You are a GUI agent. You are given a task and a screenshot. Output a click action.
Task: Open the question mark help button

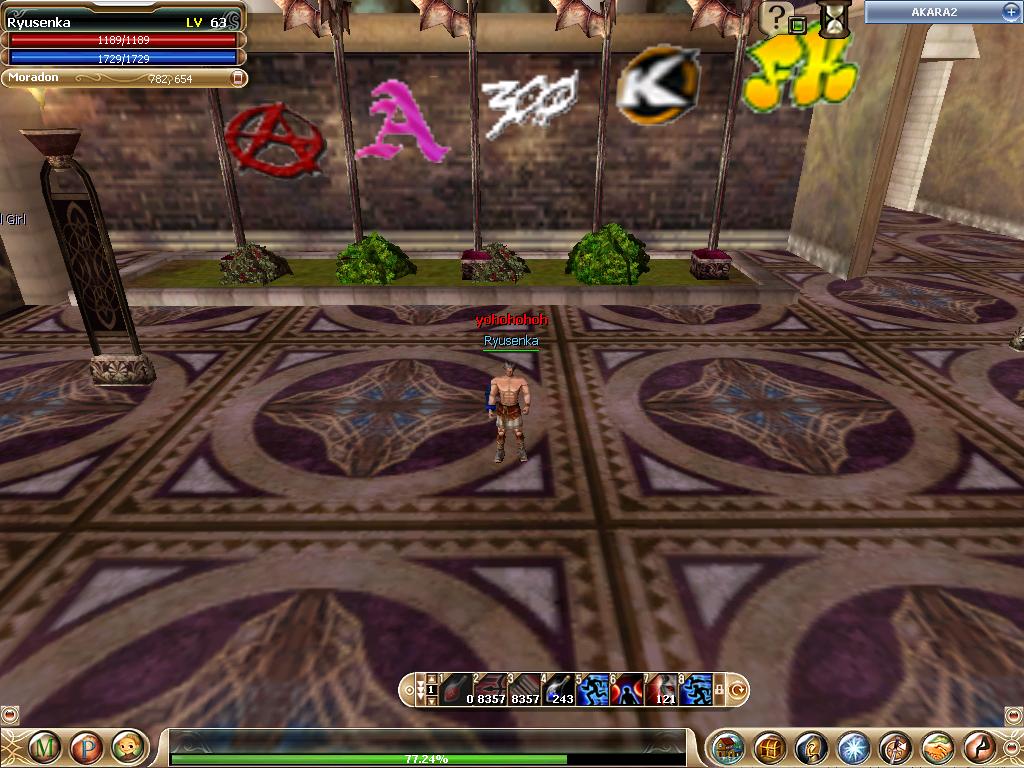[776, 17]
